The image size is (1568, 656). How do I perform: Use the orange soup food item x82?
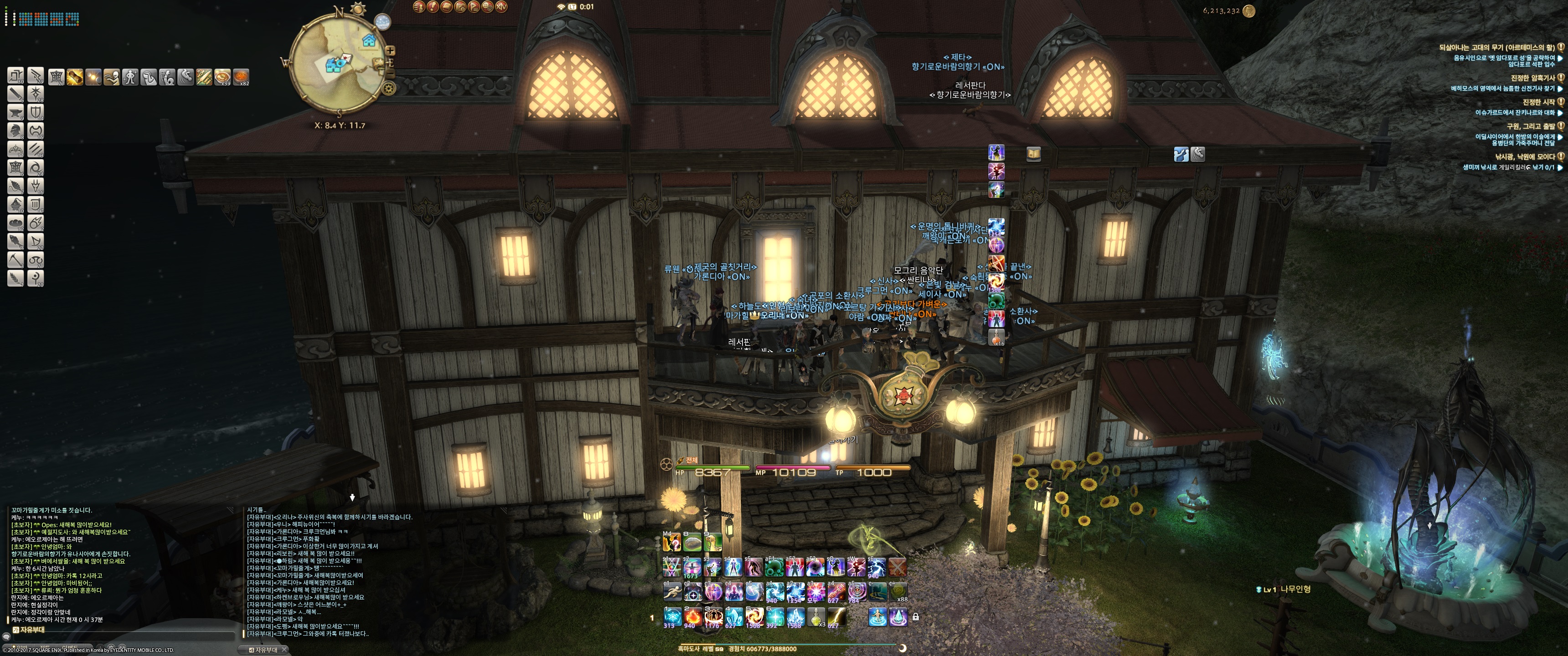click(x=241, y=77)
